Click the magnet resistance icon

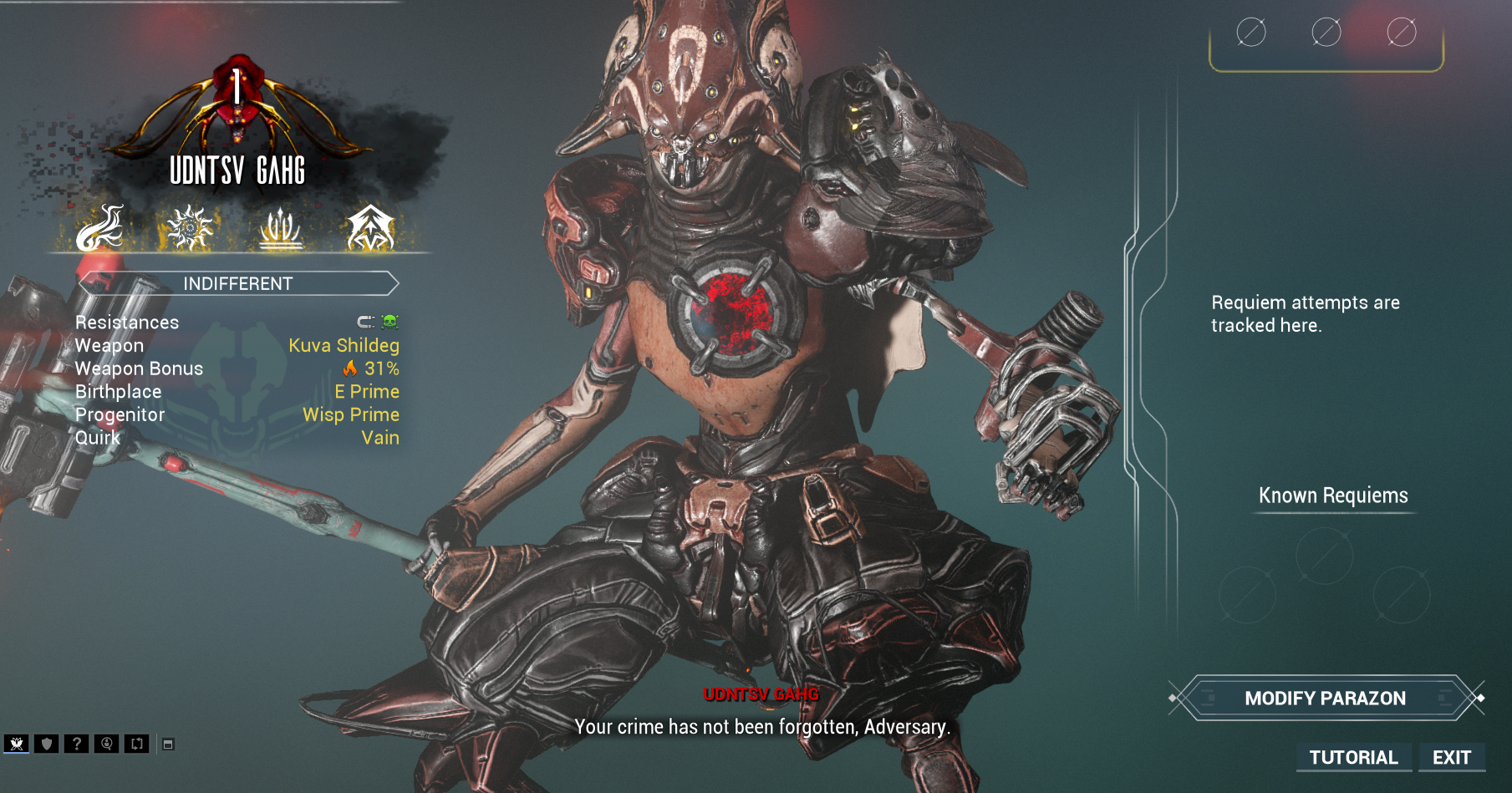[x=366, y=322]
